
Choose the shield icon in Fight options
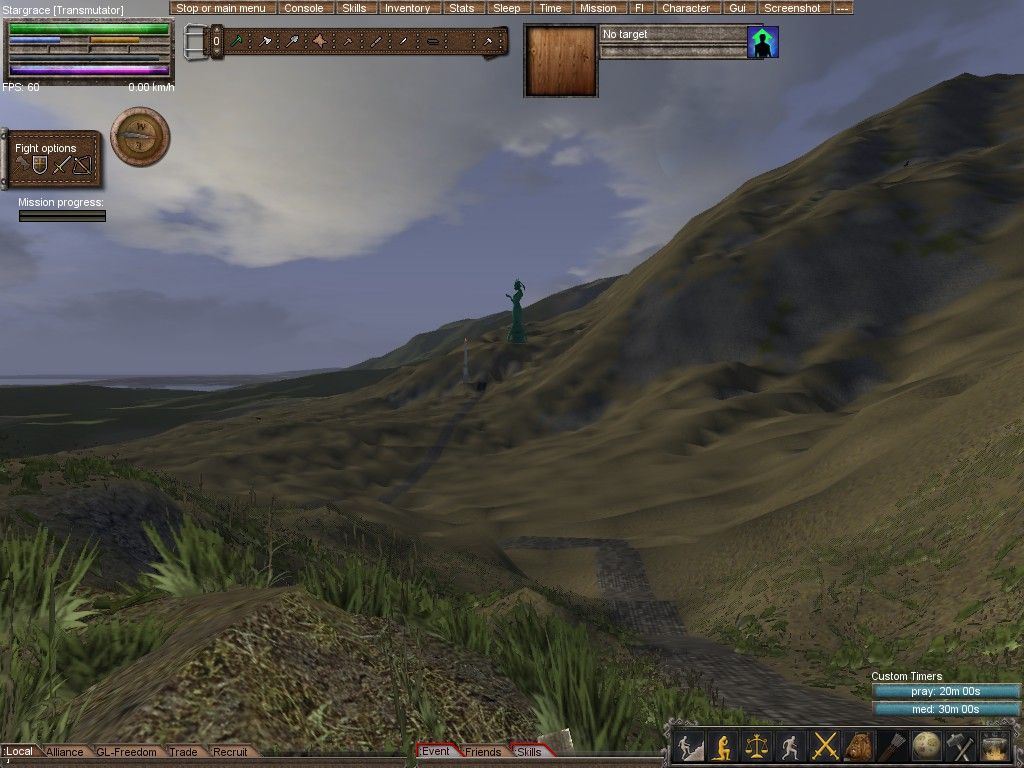click(40, 165)
